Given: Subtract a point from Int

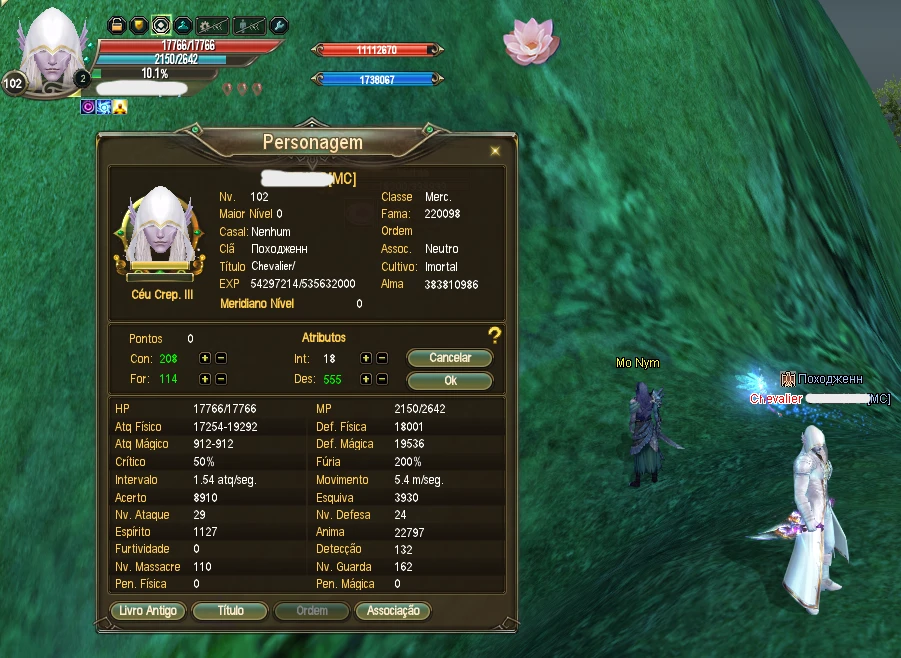Looking at the screenshot, I should coord(382,358).
